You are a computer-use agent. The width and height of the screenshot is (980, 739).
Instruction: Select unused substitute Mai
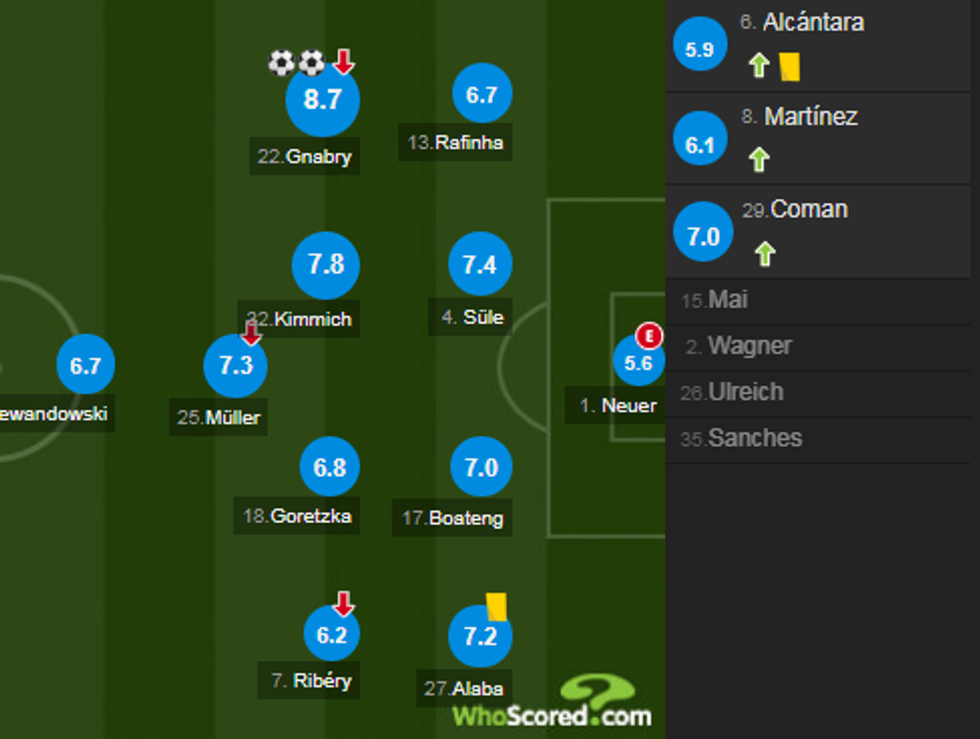(822, 300)
